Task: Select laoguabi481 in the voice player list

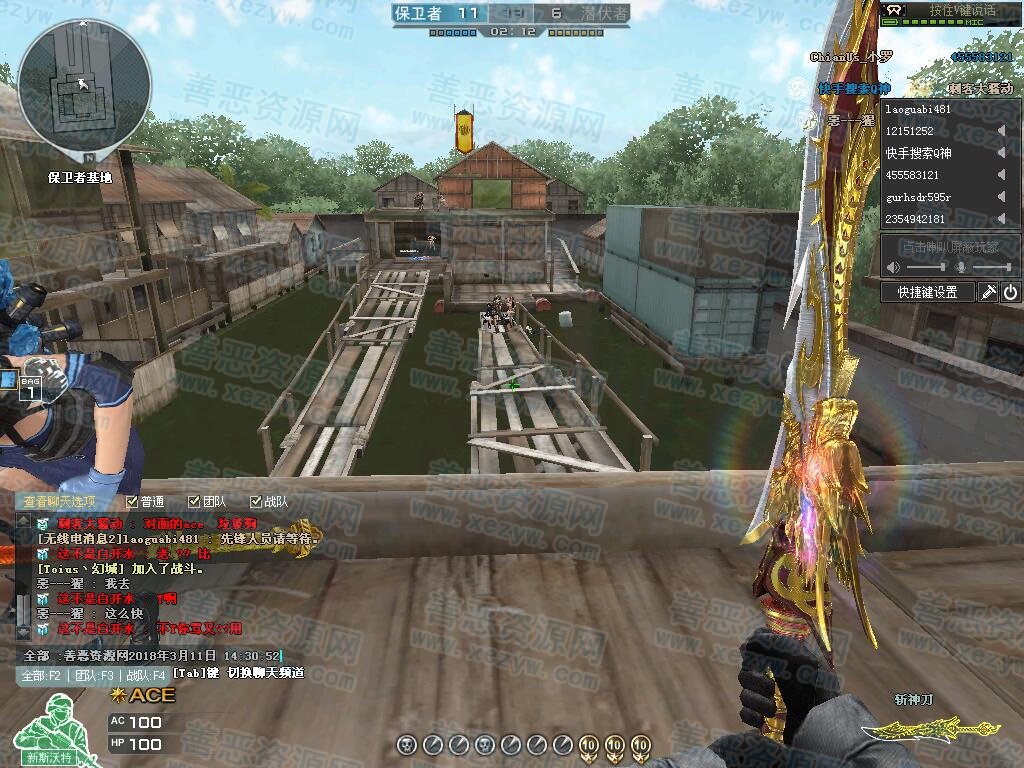Action: pos(918,109)
